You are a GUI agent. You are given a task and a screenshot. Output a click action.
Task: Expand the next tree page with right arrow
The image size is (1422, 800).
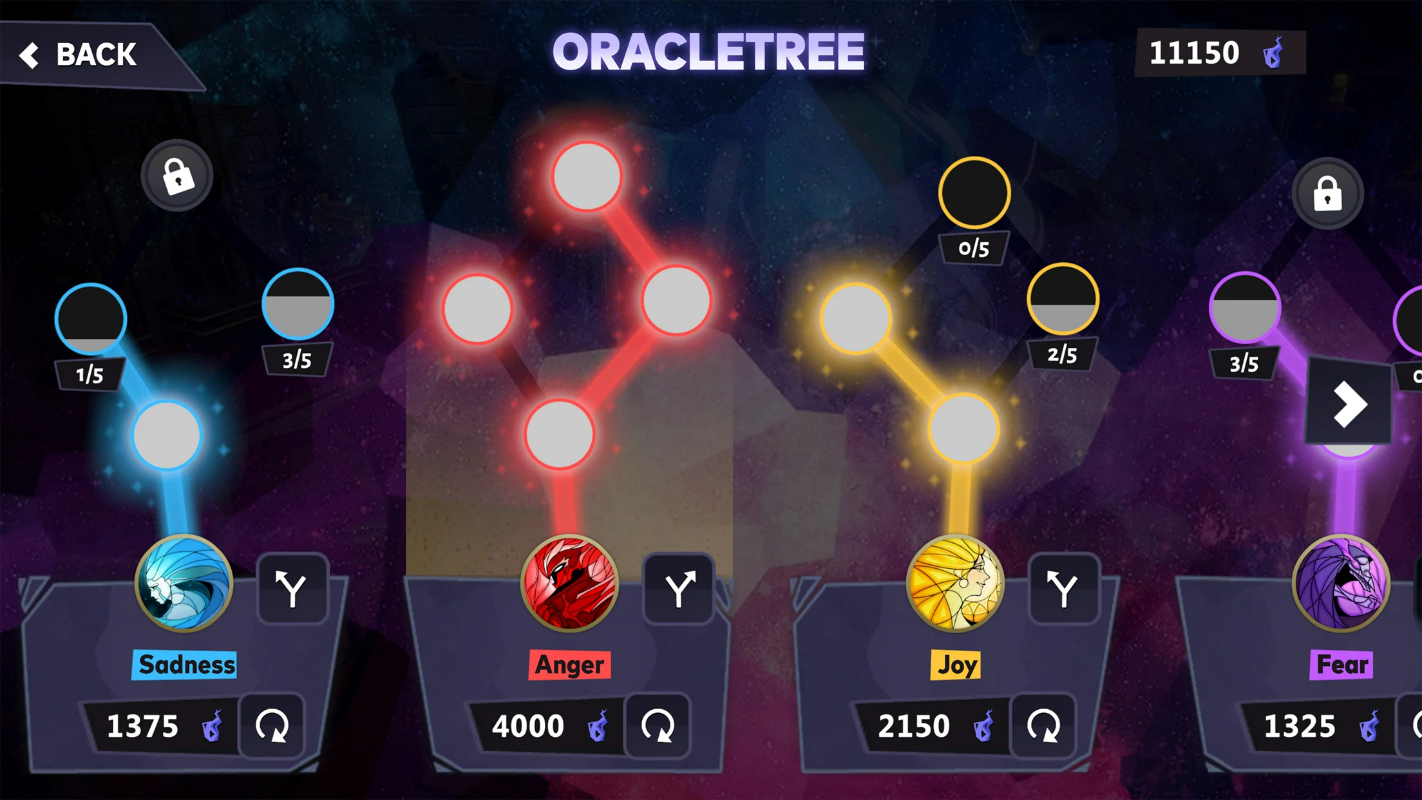click(1349, 404)
